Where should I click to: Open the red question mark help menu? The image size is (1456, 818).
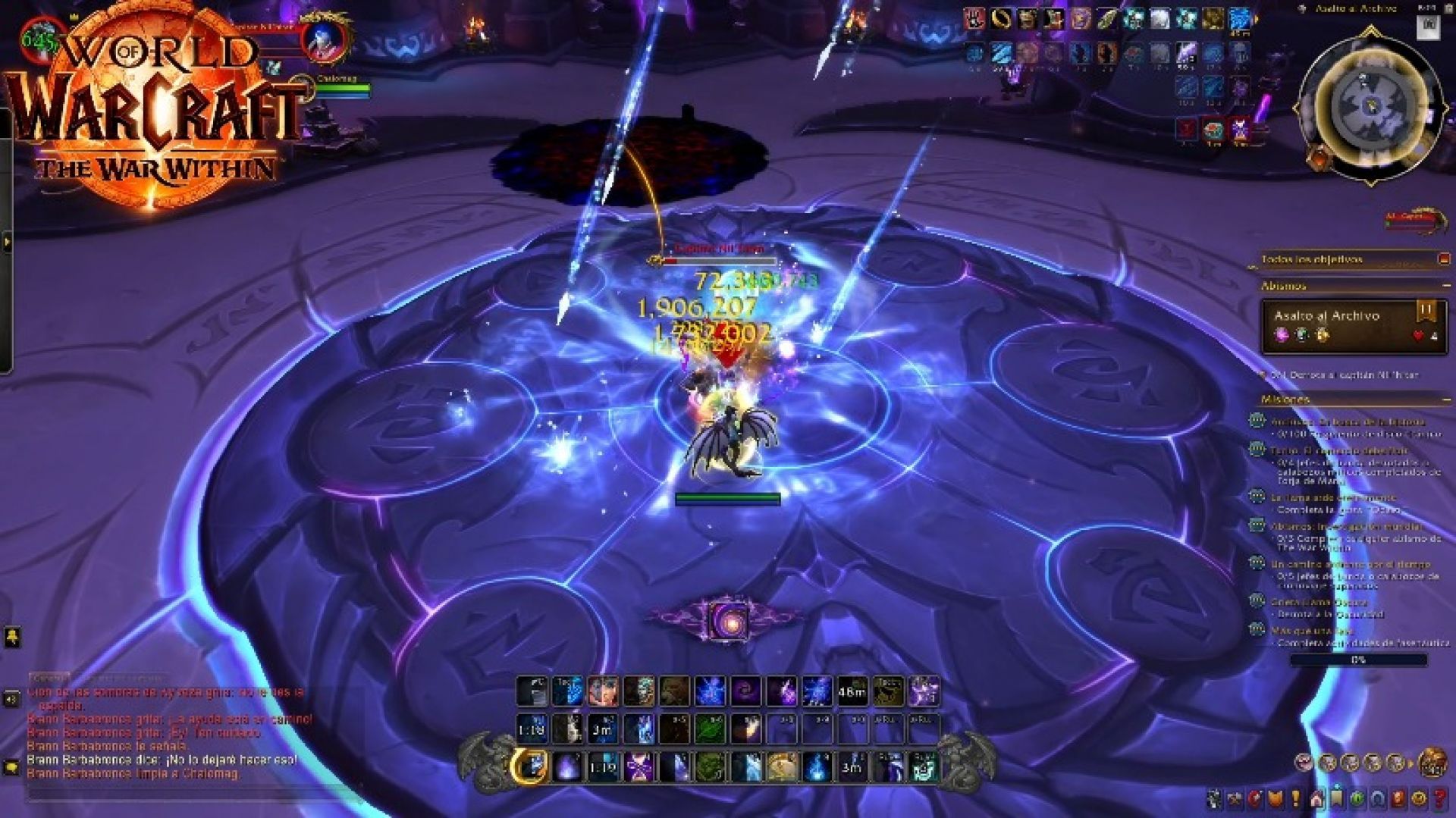coord(1439,798)
